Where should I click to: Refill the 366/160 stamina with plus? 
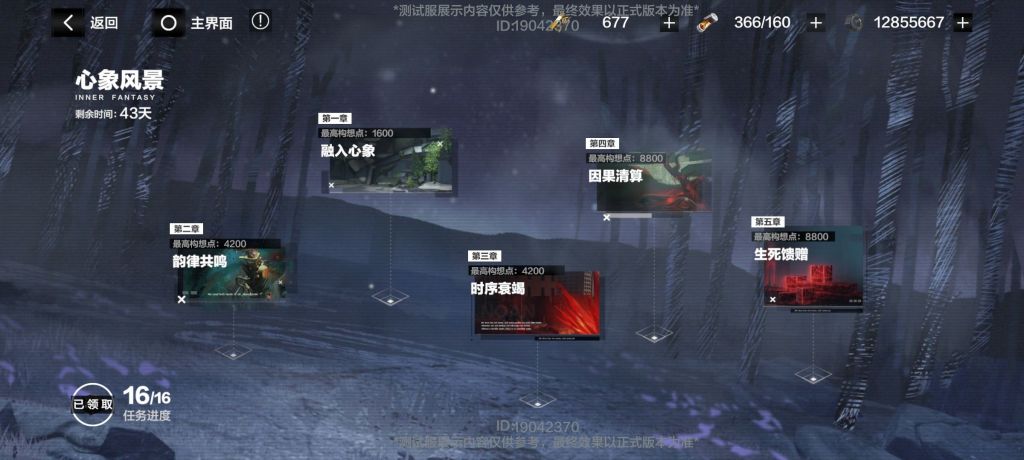(x=816, y=23)
